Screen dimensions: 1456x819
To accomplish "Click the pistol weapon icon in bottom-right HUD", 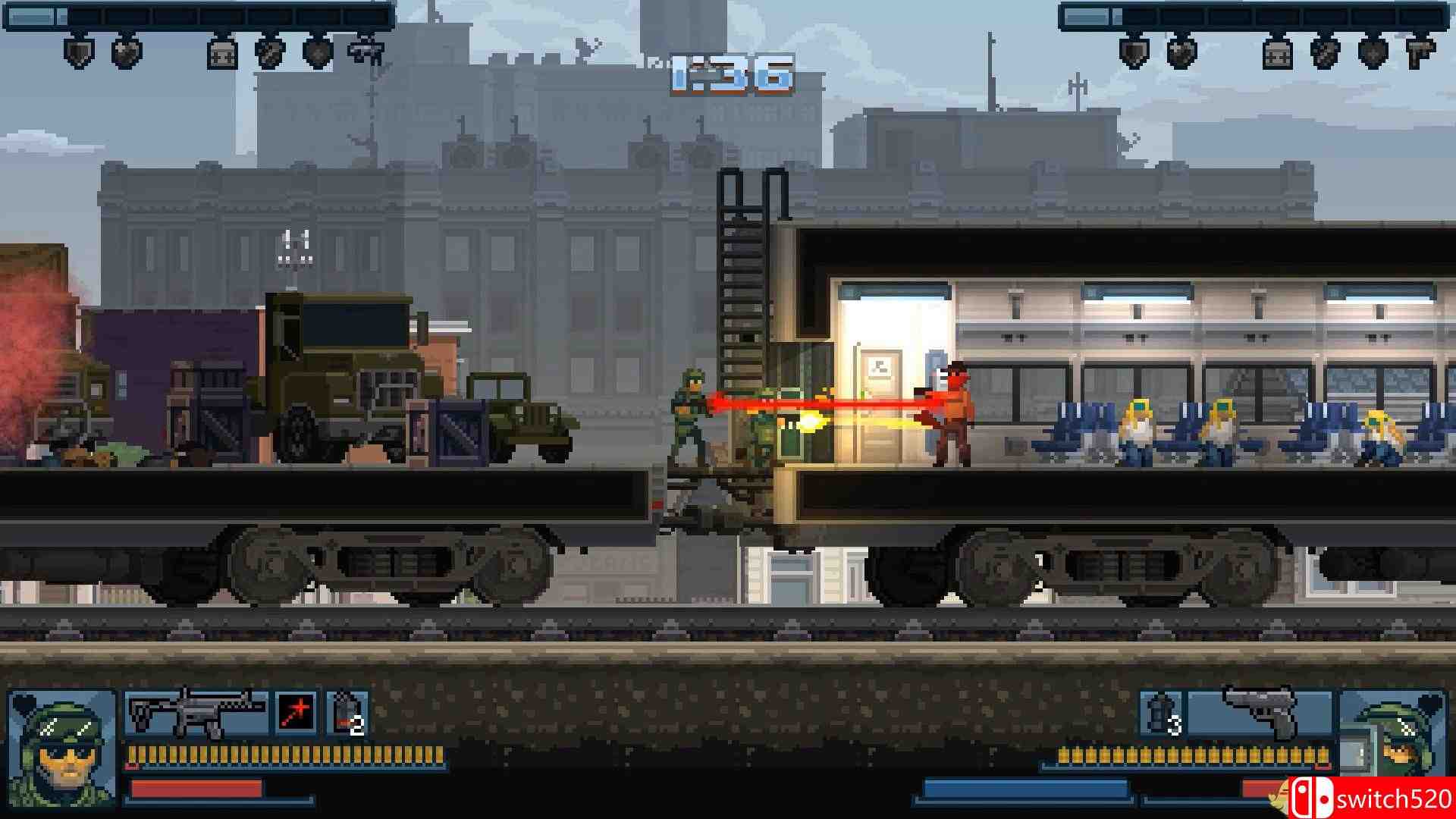I will click(1260, 713).
